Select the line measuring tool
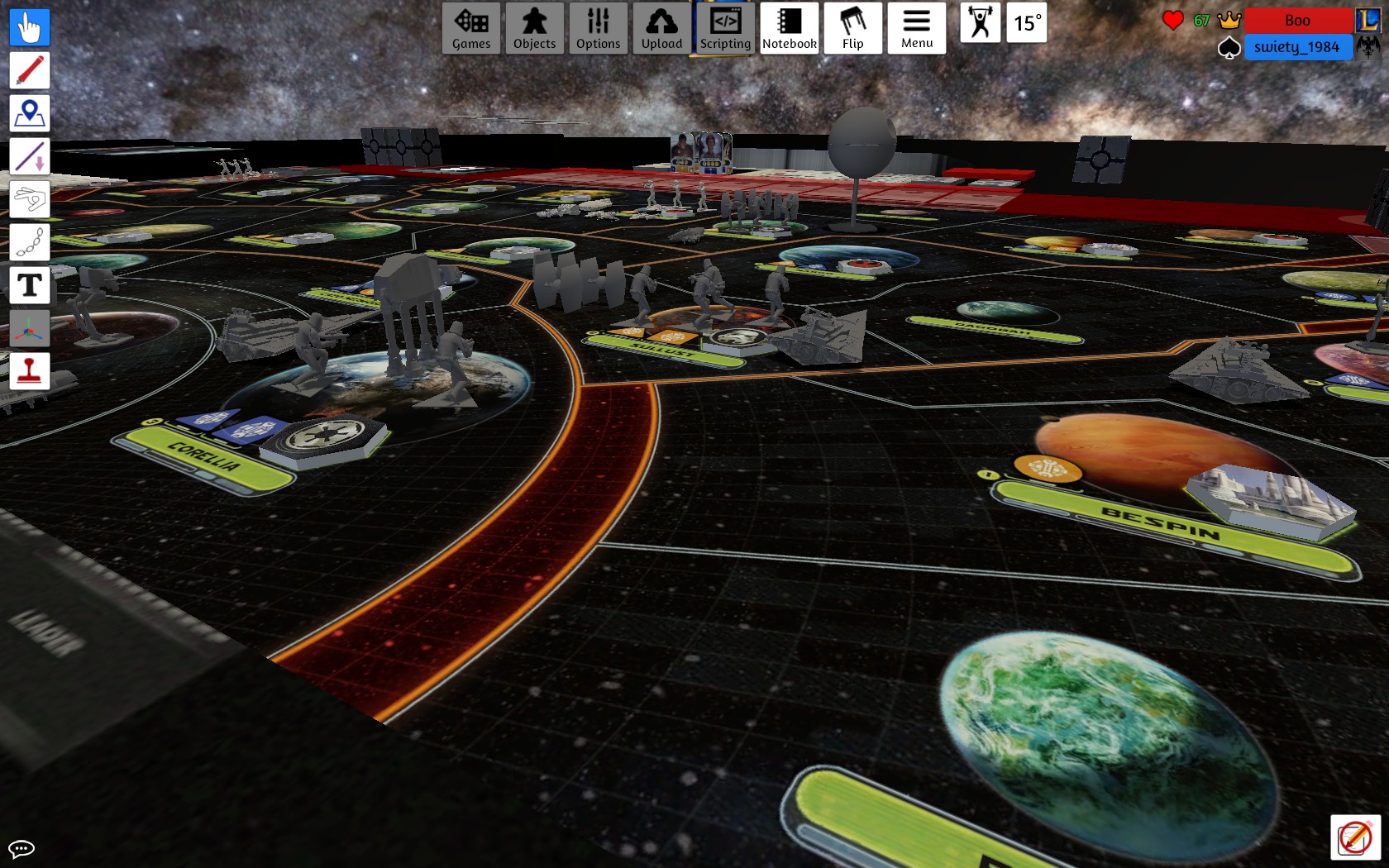 30,156
